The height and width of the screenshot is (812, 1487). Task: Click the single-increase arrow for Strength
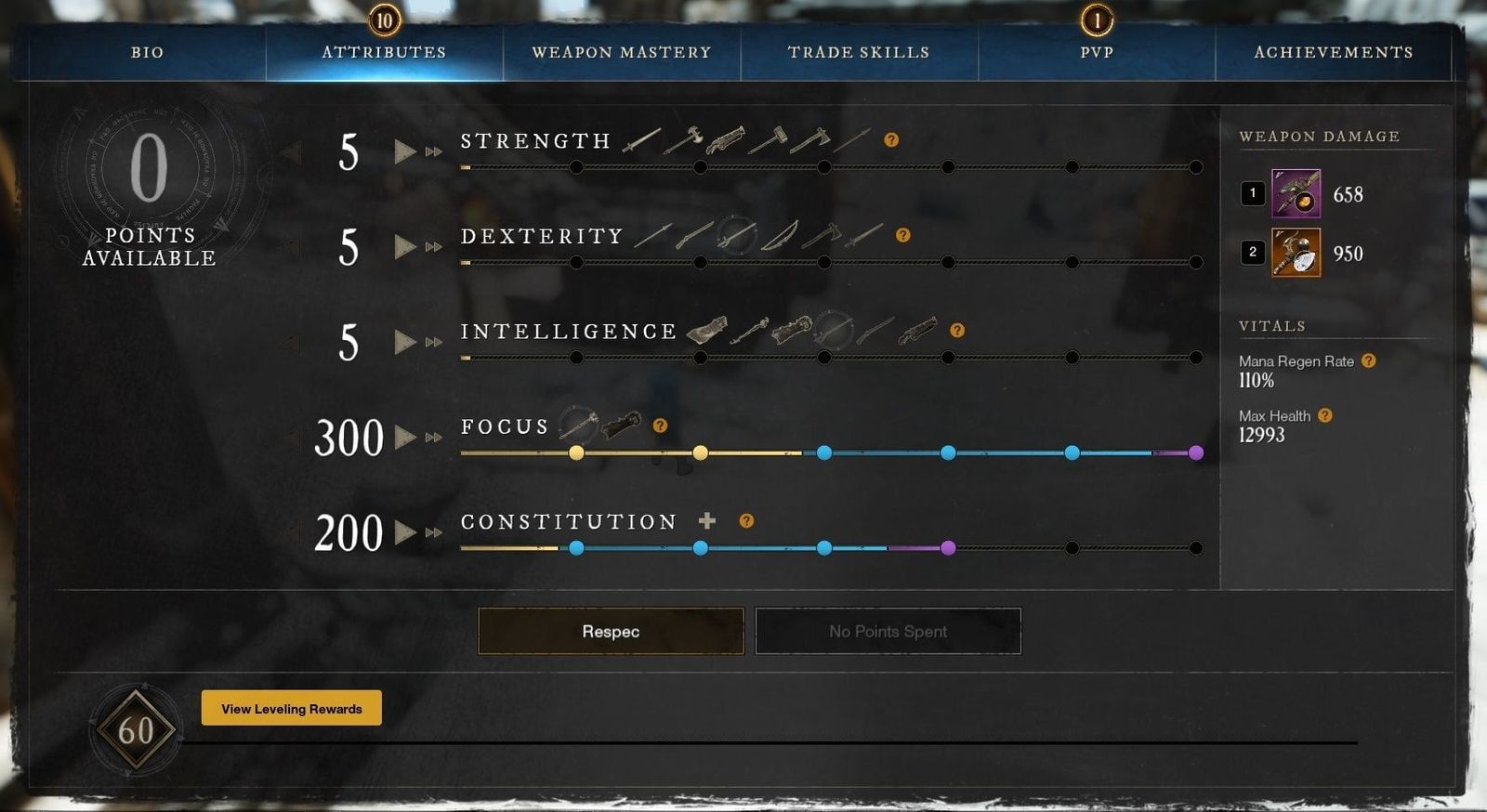tap(406, 151)
